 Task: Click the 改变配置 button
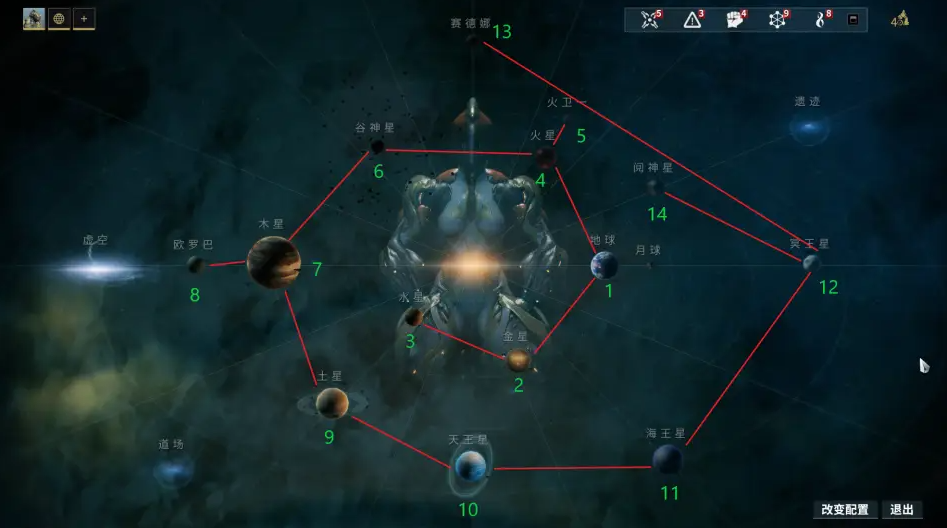(845, 510)
